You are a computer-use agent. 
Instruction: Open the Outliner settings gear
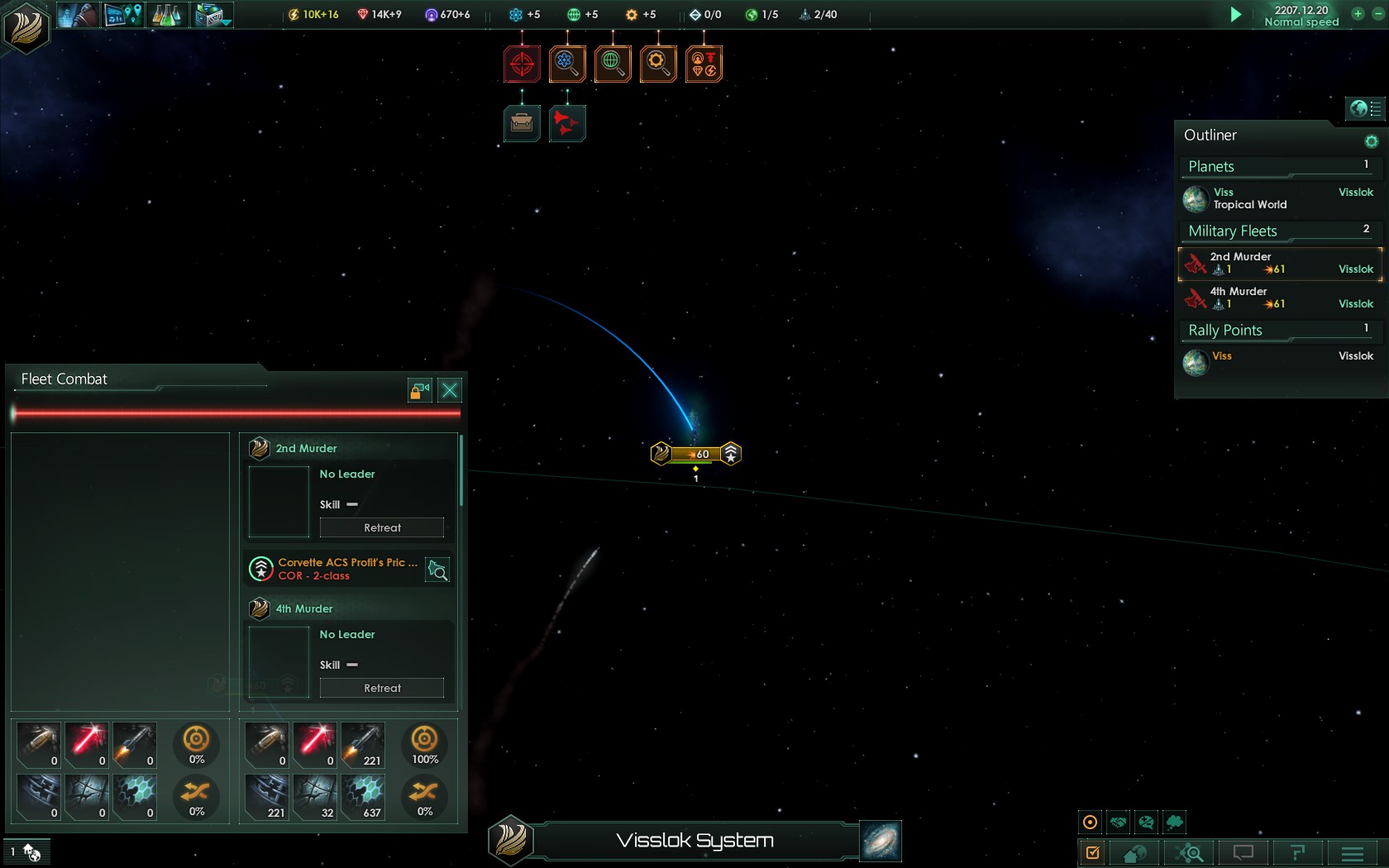coord(1371,141)
